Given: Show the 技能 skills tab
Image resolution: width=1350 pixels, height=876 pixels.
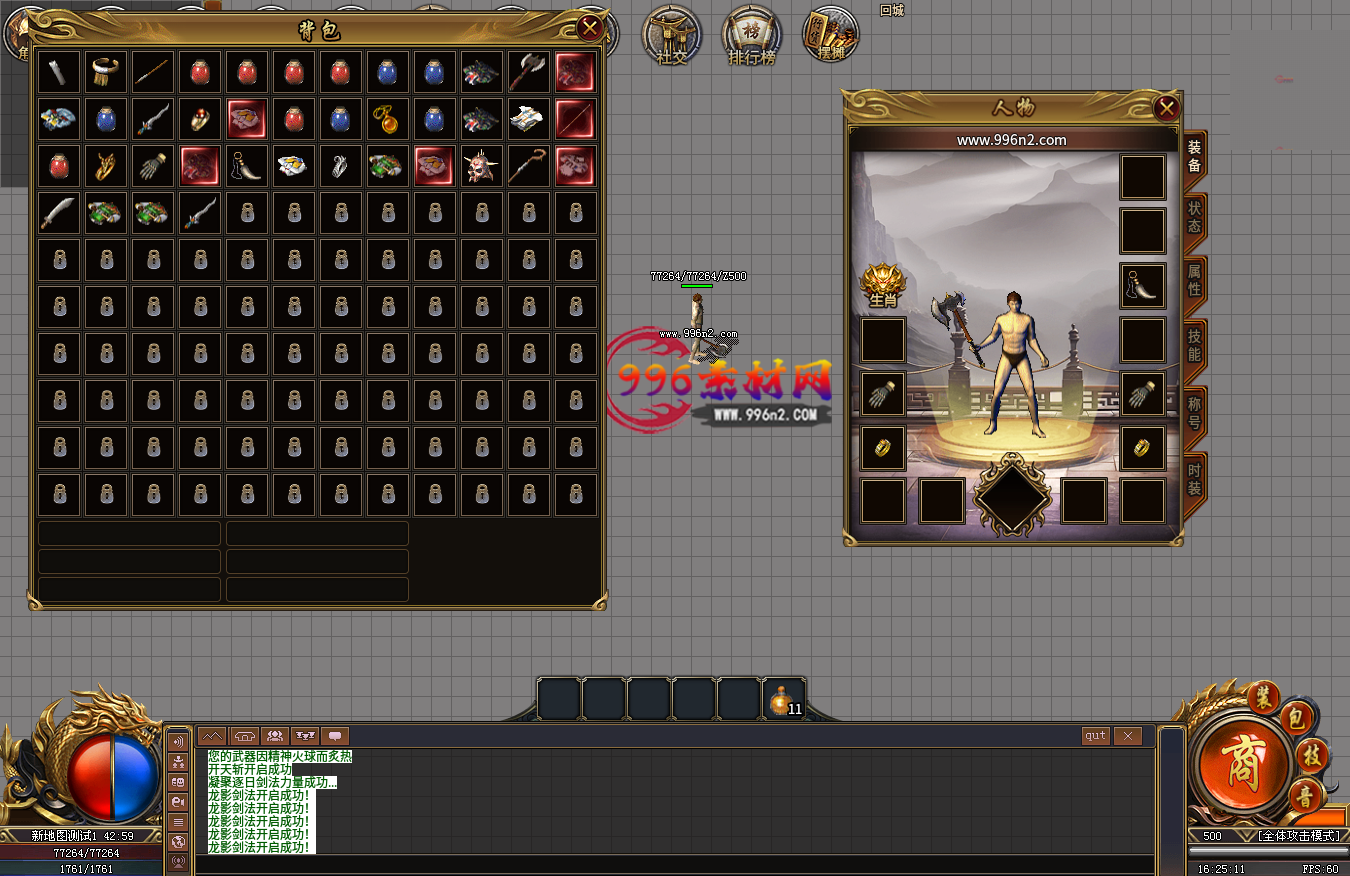Looking at the screenshot, I should 1194,345.
